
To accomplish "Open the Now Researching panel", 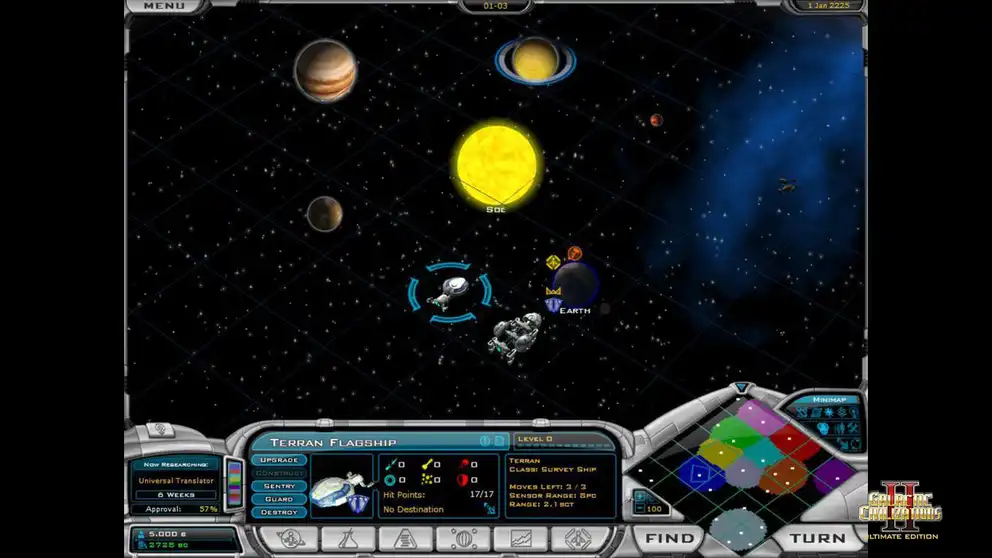I will 177,480.
